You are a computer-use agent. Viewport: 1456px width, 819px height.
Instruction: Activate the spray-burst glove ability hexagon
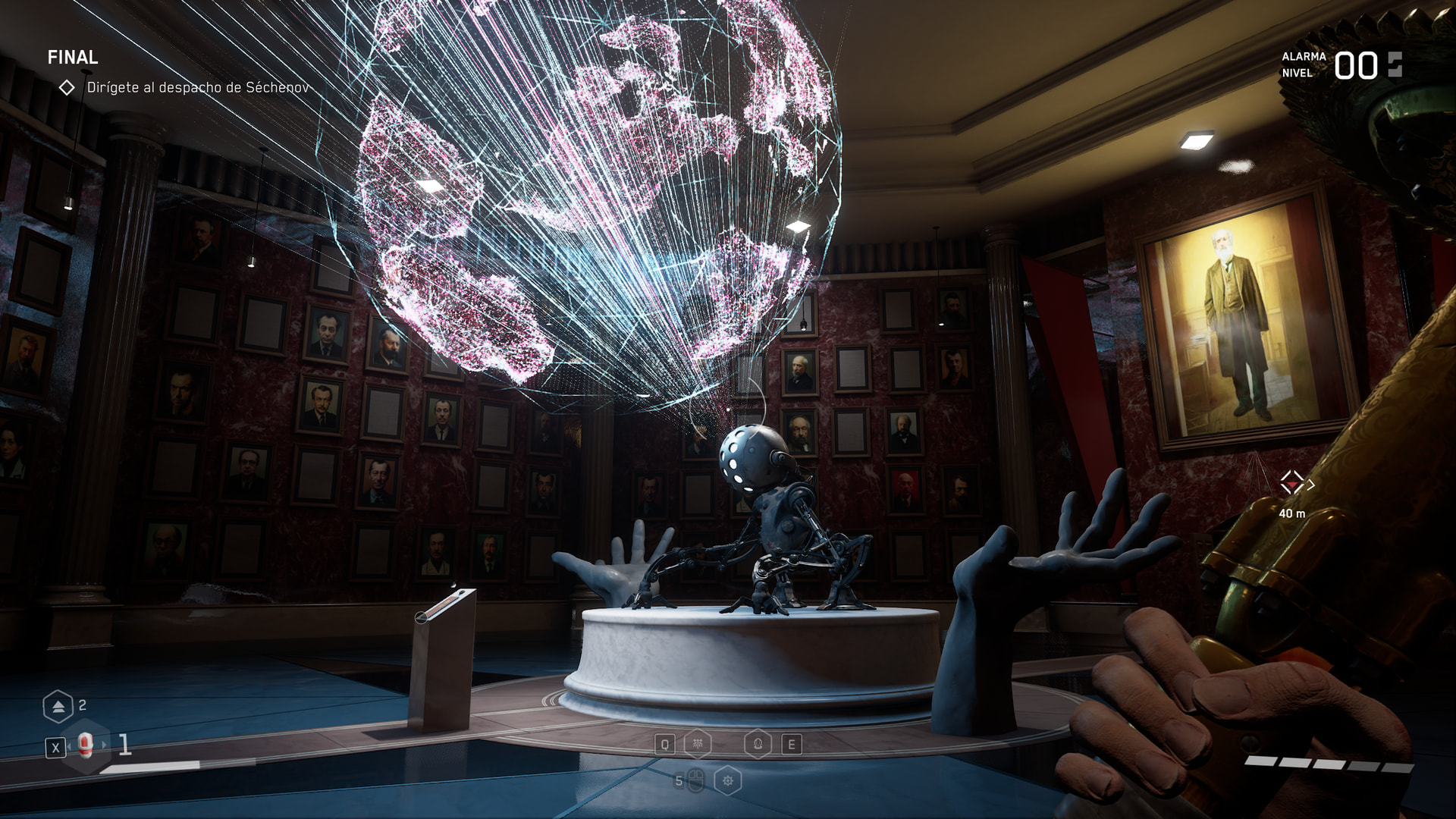(698, 744)
